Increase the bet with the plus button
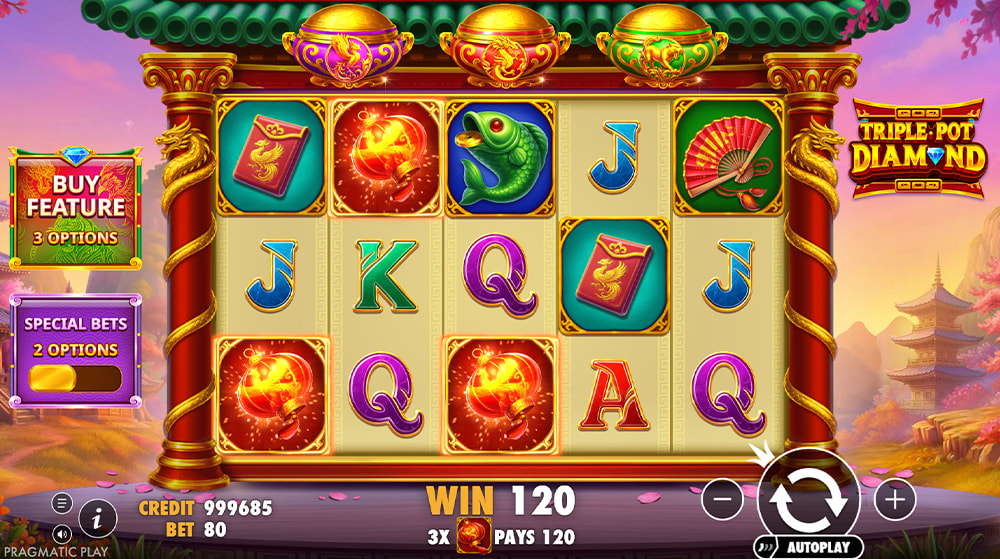The image size is (1000, 559). pyautogui.click(x=895, y=498)
